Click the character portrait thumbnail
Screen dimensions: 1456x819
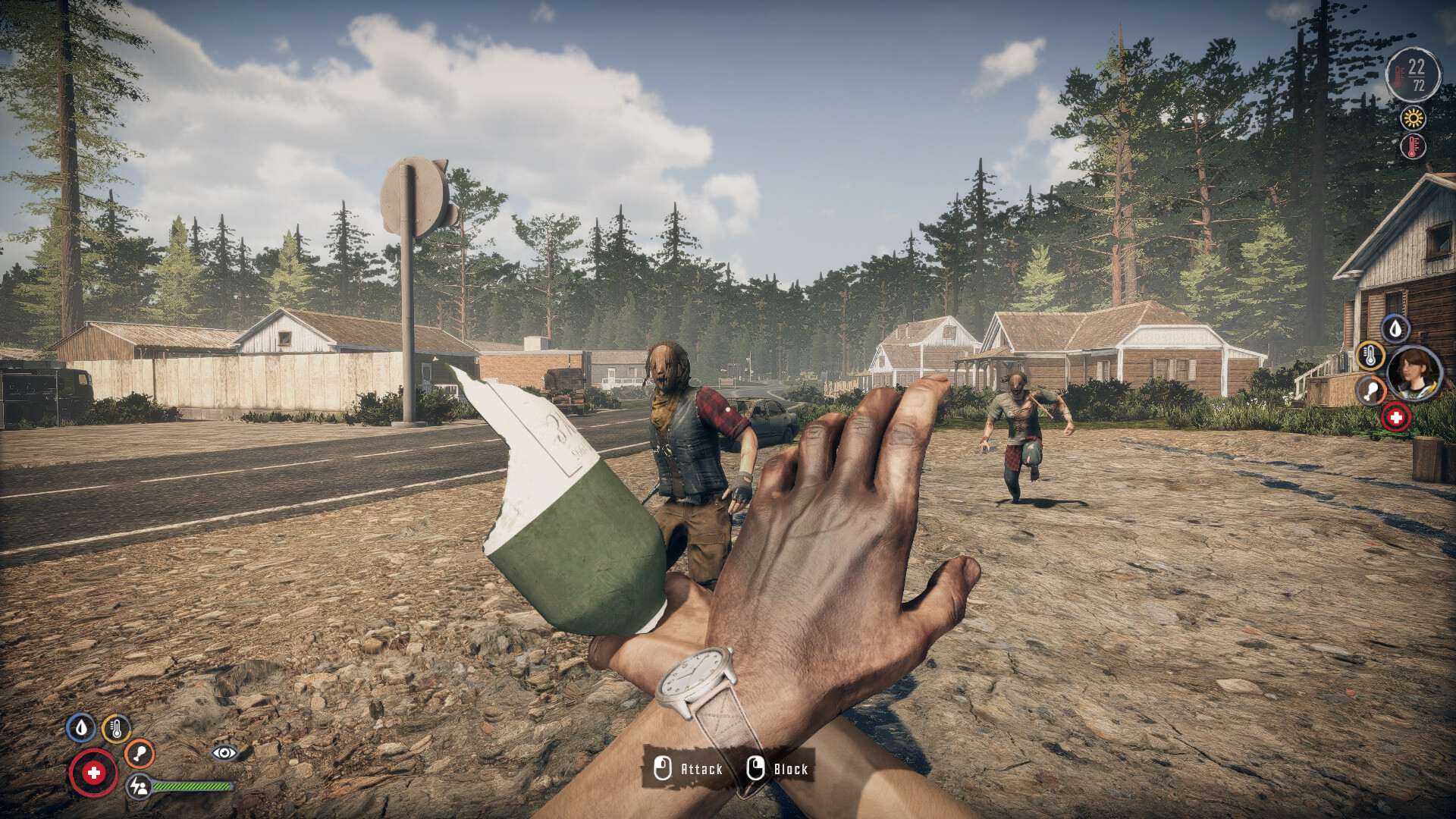[1413, 372]
